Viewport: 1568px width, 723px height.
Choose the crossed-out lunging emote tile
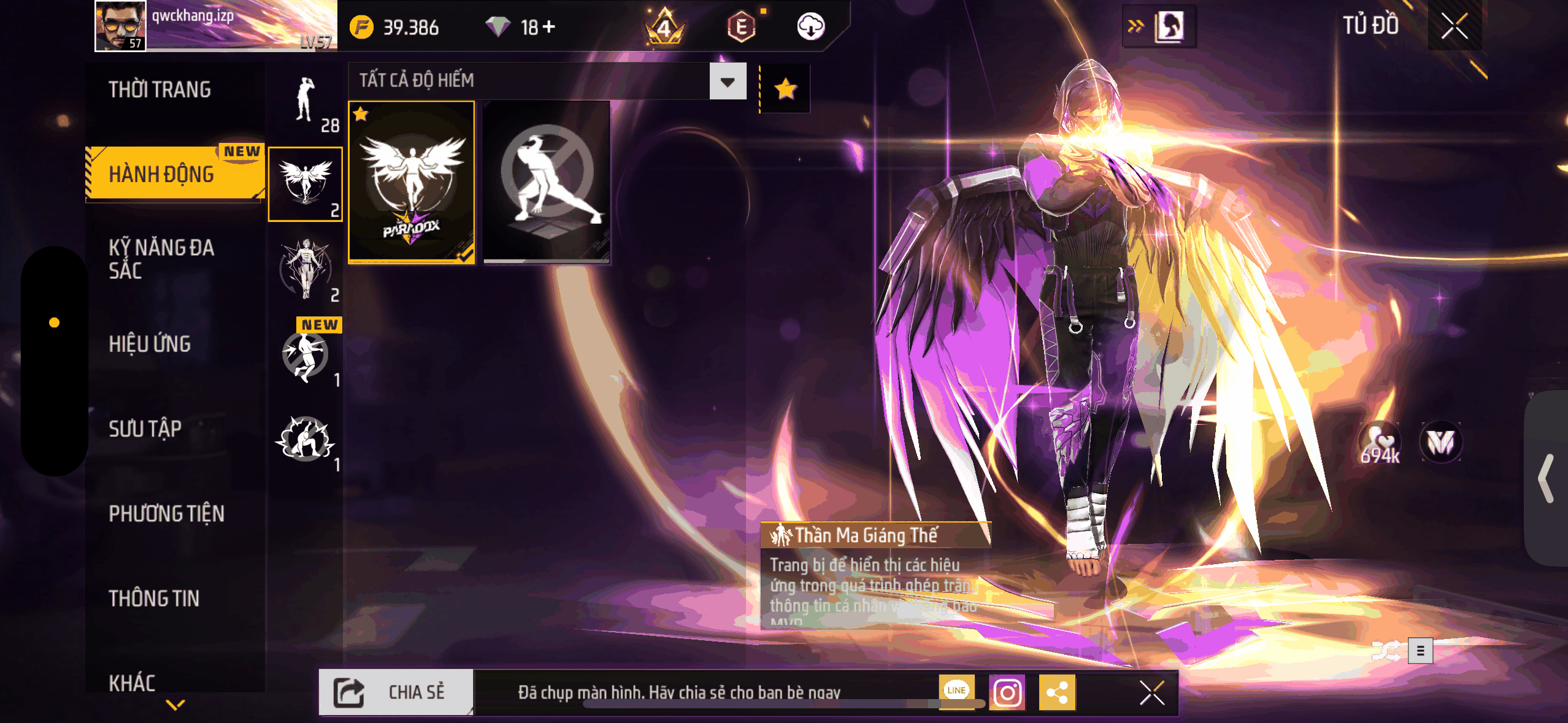pyautogui.click(x=547, y=183)
